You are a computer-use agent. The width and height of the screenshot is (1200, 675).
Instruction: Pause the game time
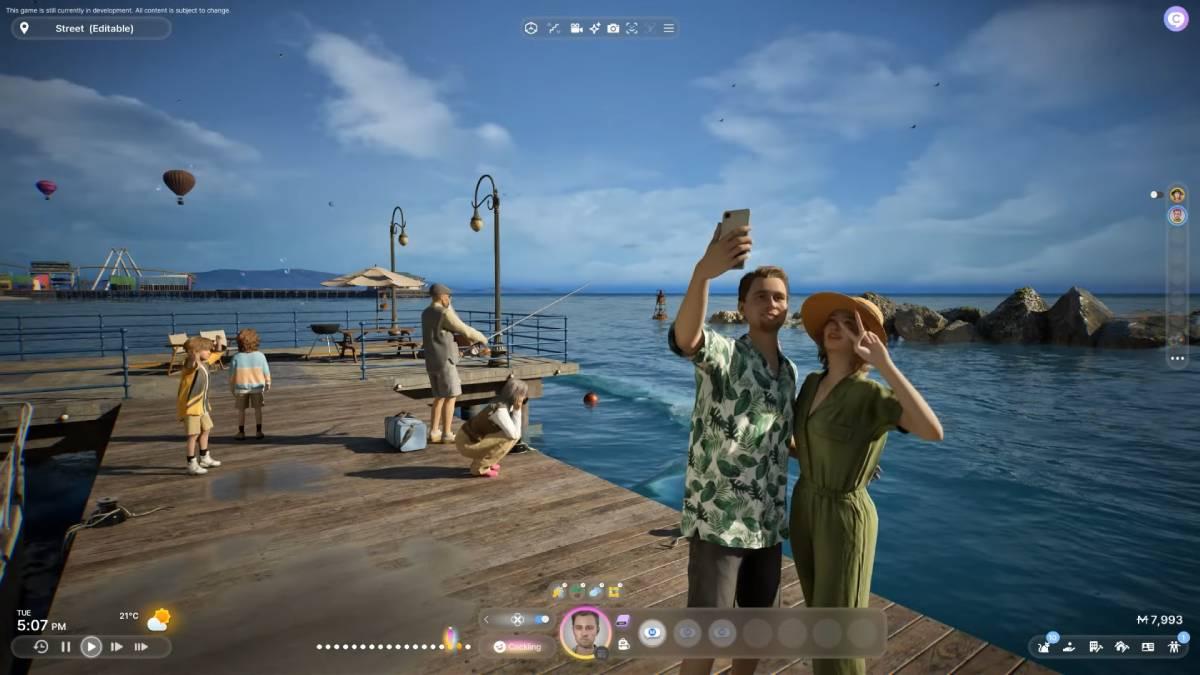click(x=66, y=647)
